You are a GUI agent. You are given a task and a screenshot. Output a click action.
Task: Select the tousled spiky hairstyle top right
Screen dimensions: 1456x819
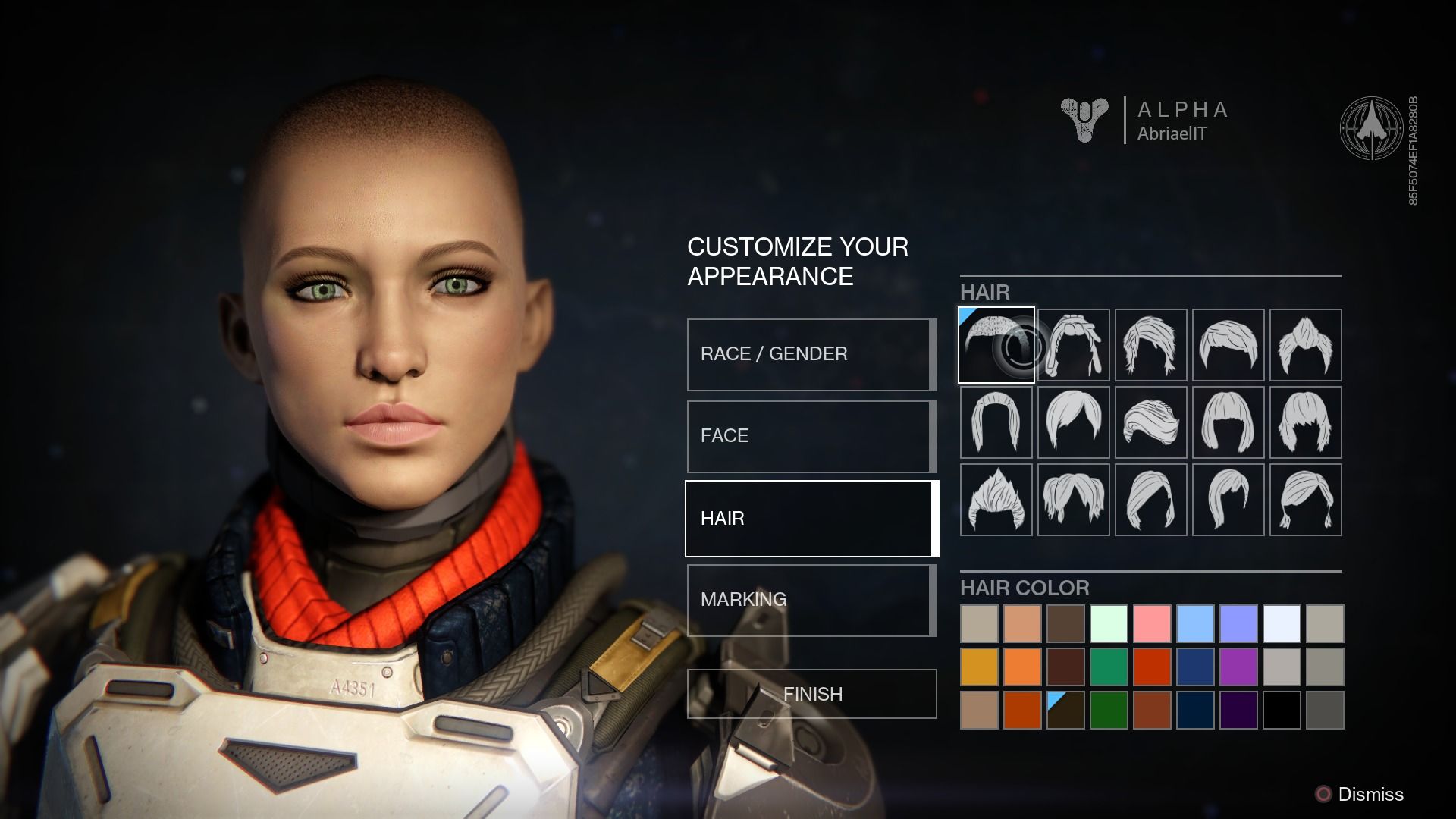(1306, 345)
